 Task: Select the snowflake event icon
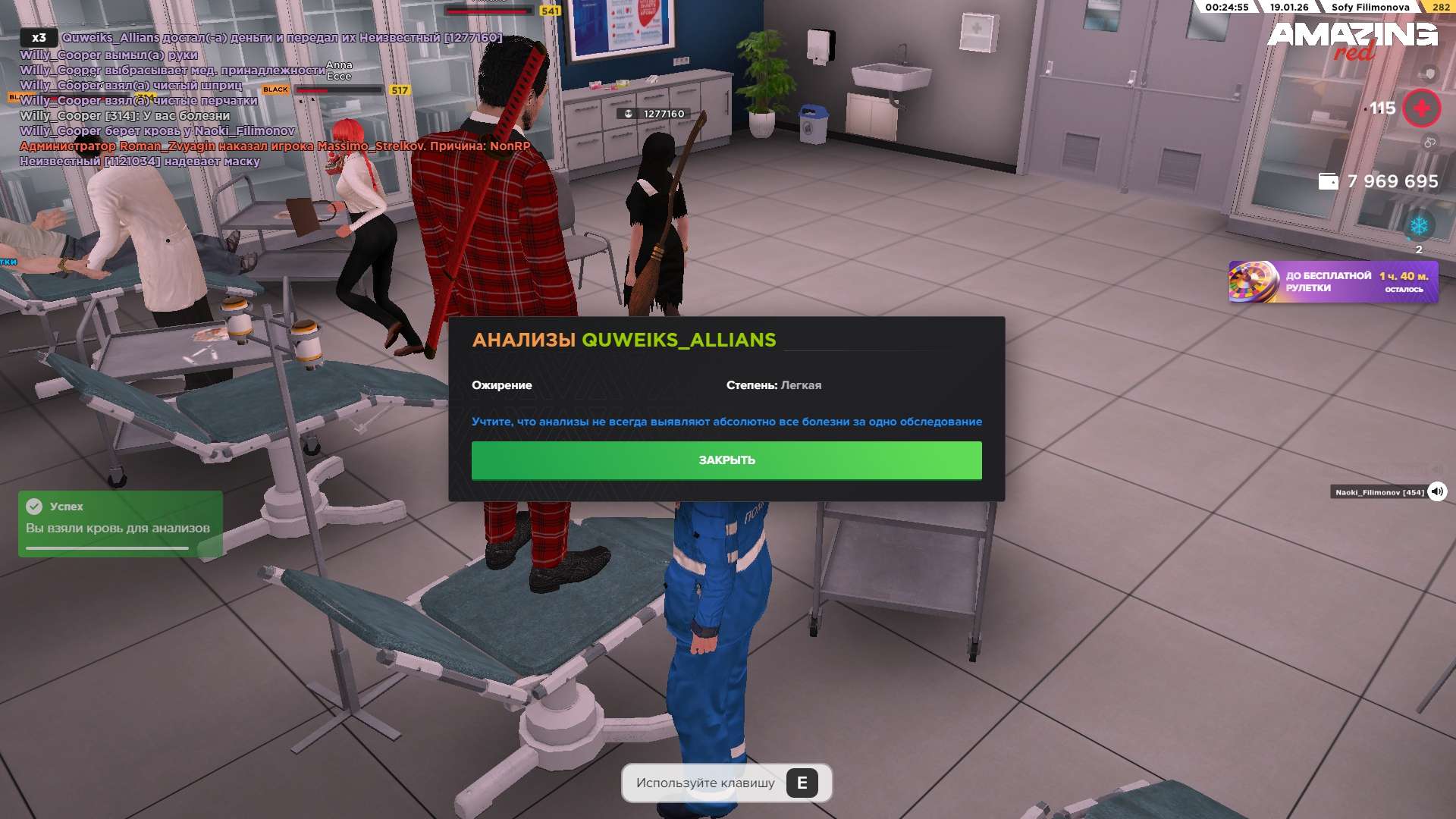pos(1418,226)
